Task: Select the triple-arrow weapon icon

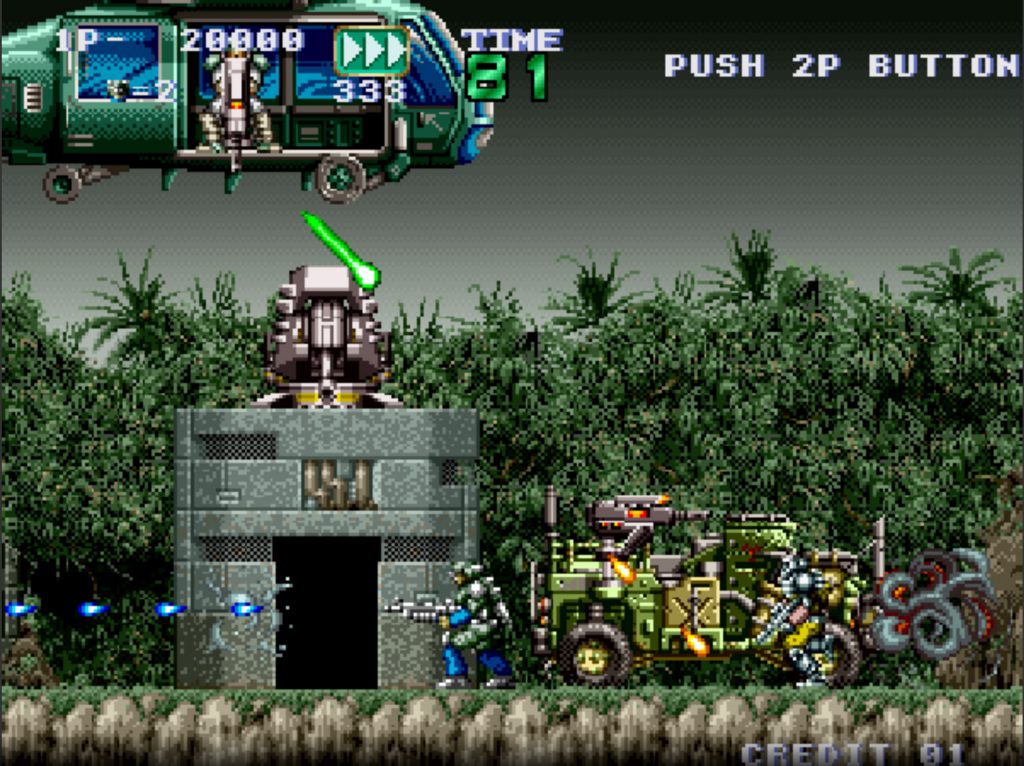Action: [x=371, y=51]
